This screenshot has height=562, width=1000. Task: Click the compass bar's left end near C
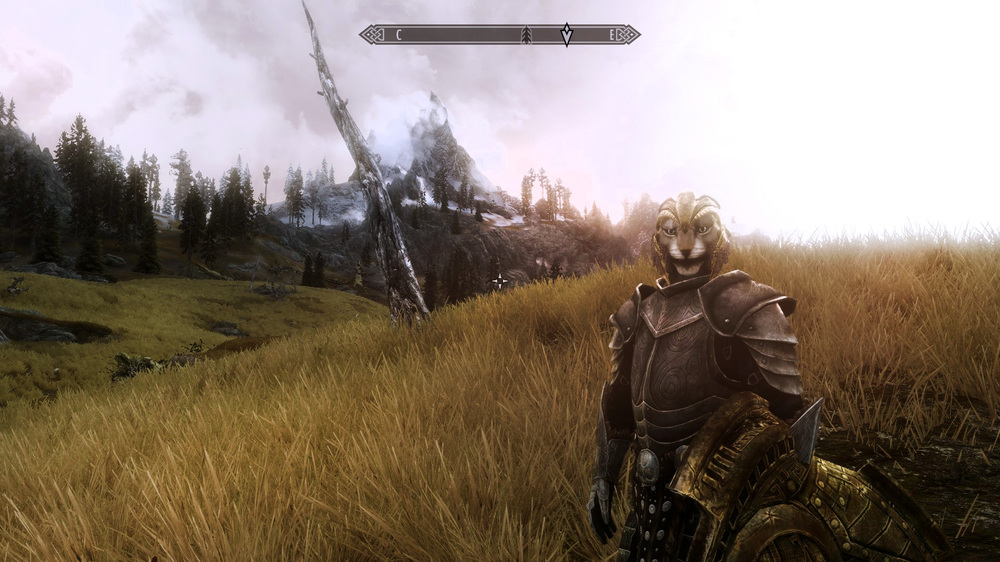[372, 35]
